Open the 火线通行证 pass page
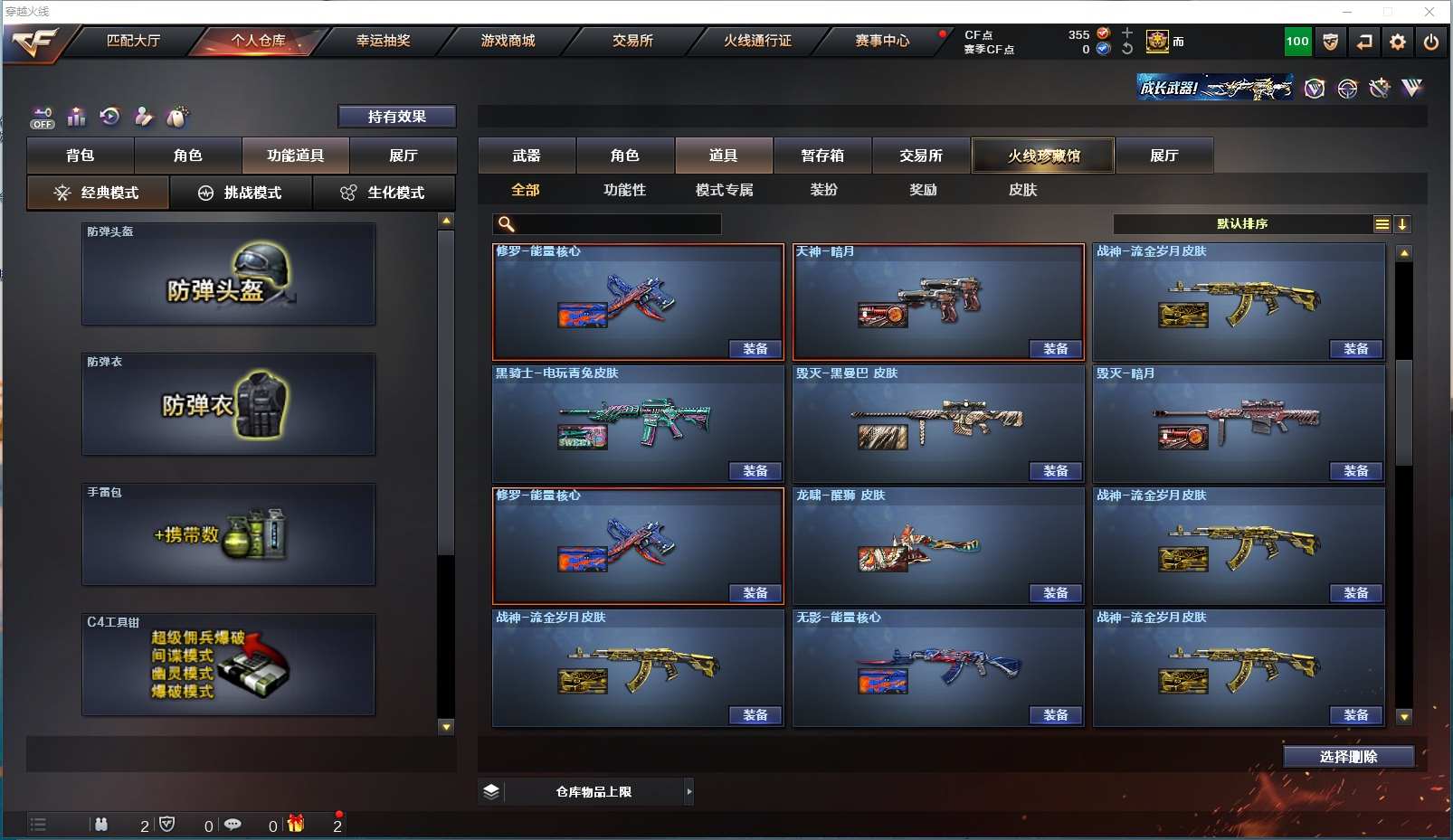The width and height of the screenshot is (1453, 840). point(757,41)
